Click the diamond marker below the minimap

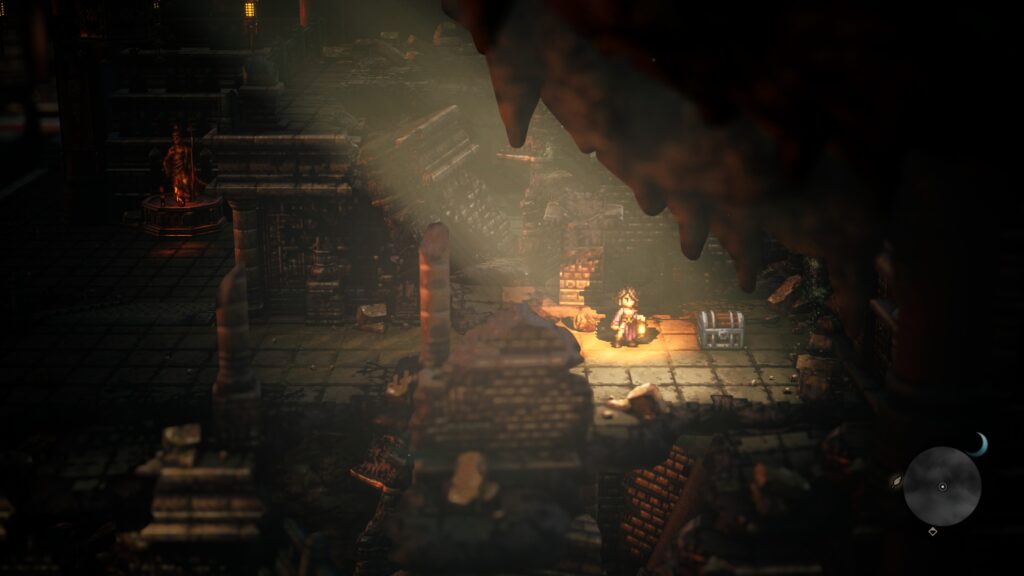[933, 531]
